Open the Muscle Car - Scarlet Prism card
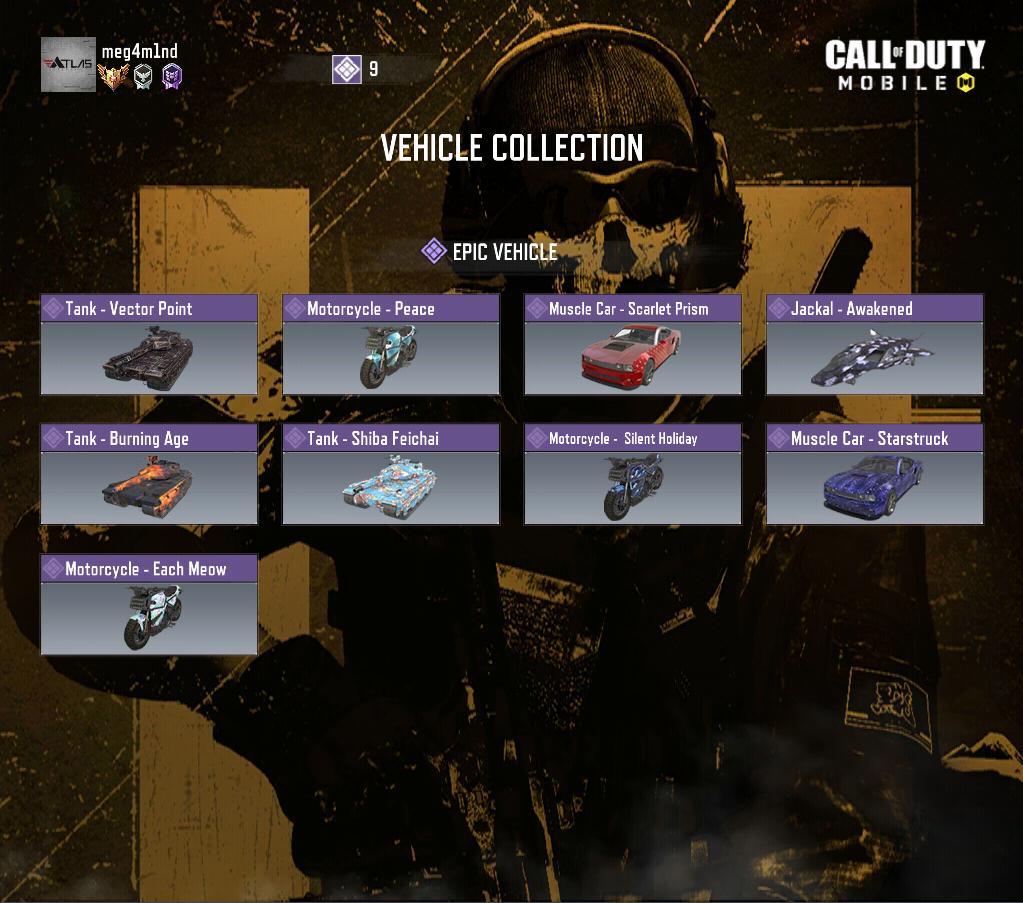The width and height of the screenshot is (1023, 903). tap(633, 345)
